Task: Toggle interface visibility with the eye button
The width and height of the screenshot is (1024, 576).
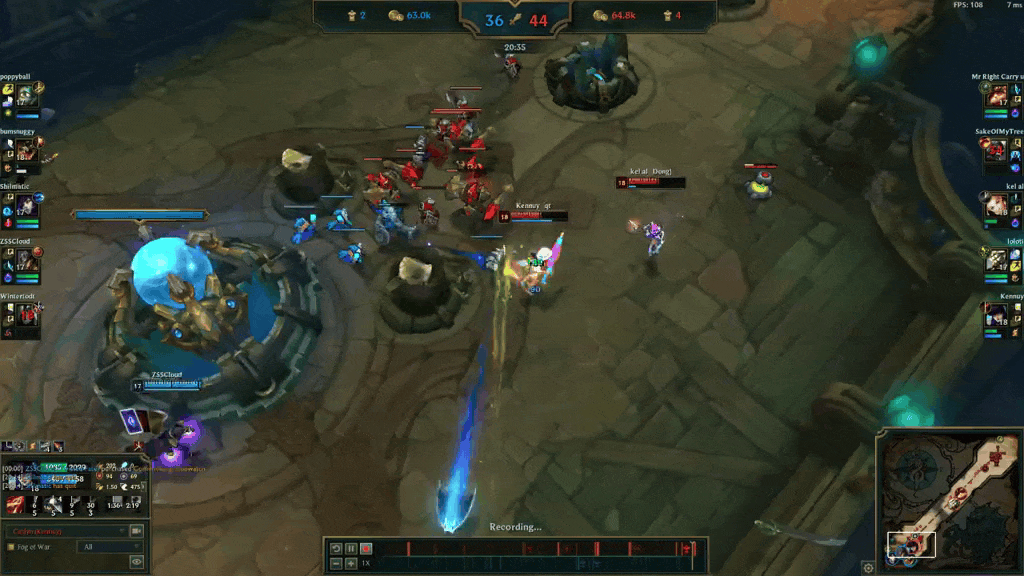Action: [137, 562]
